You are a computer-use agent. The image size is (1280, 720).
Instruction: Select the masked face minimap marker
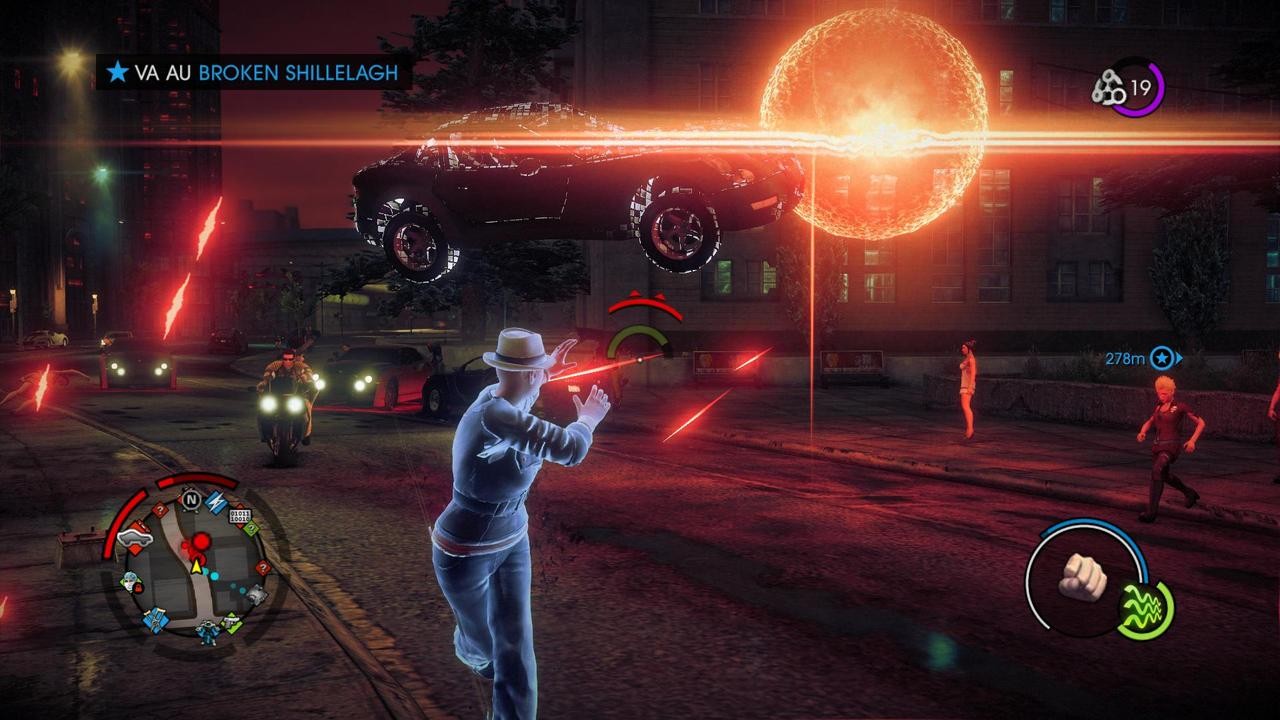[130, 582]
